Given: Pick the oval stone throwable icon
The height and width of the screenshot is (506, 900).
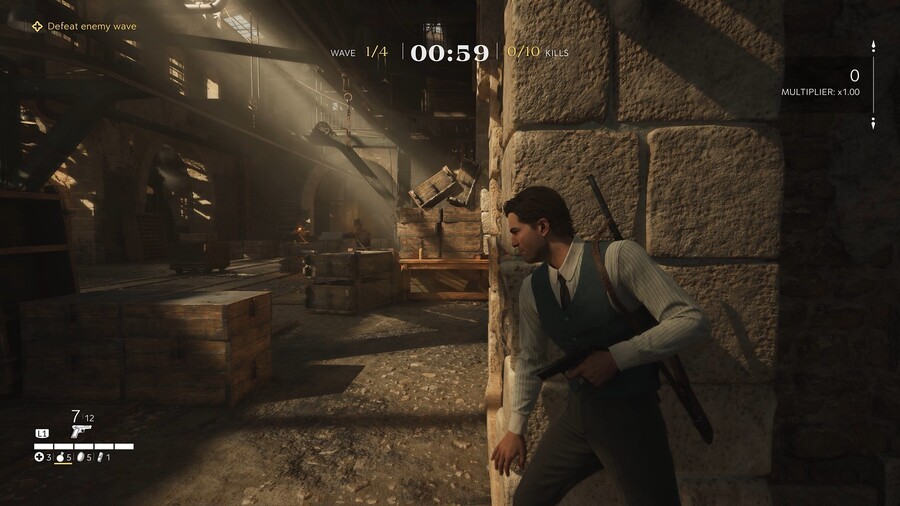Looking at the screenshot, I should click(x=81, y=457).
